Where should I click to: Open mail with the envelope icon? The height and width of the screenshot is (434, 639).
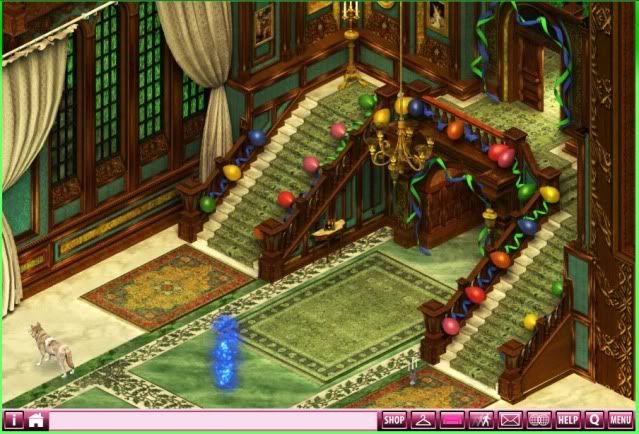pos(510,420)
